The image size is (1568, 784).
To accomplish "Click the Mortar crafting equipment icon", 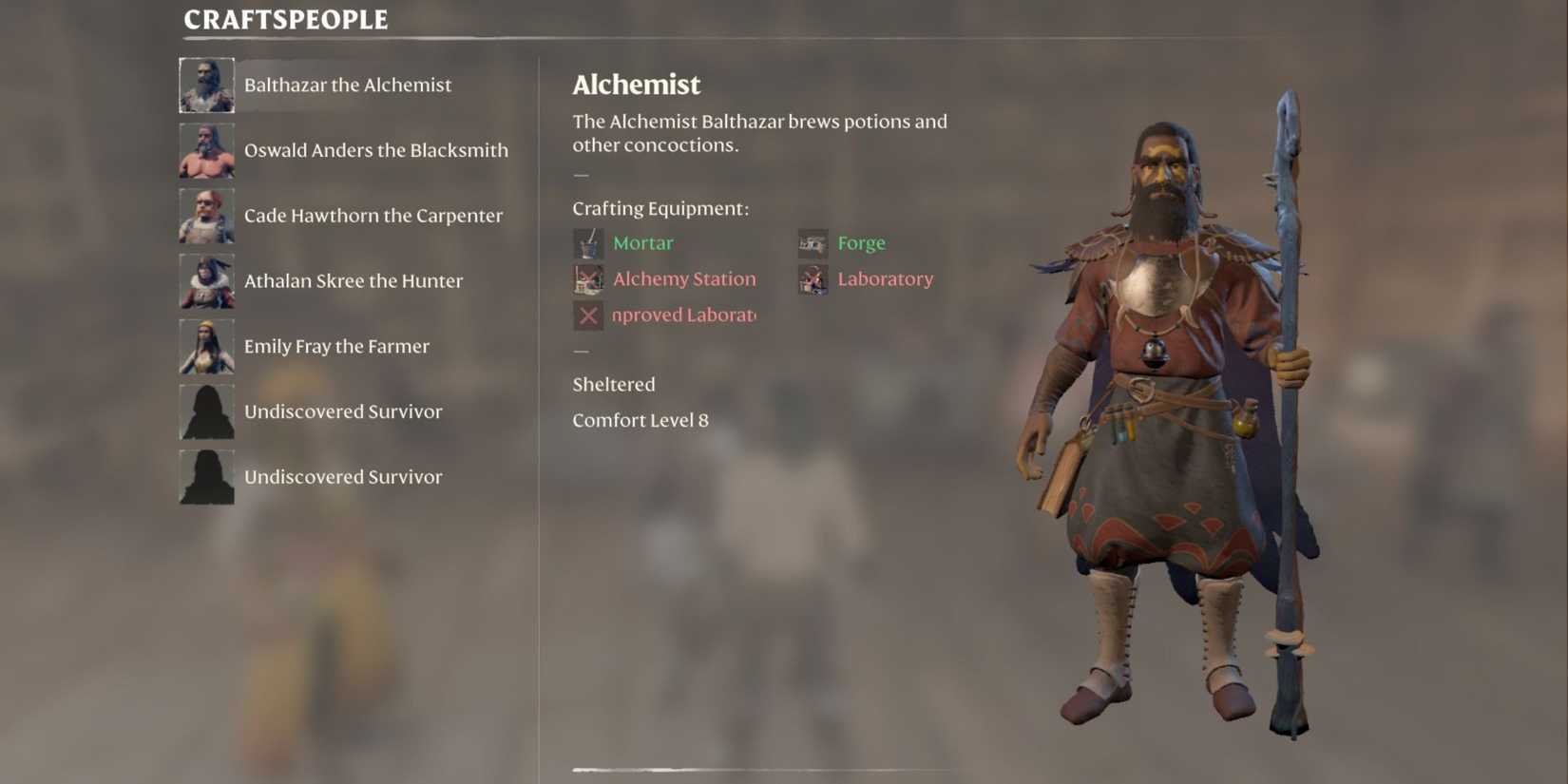I will coord(587,242).
